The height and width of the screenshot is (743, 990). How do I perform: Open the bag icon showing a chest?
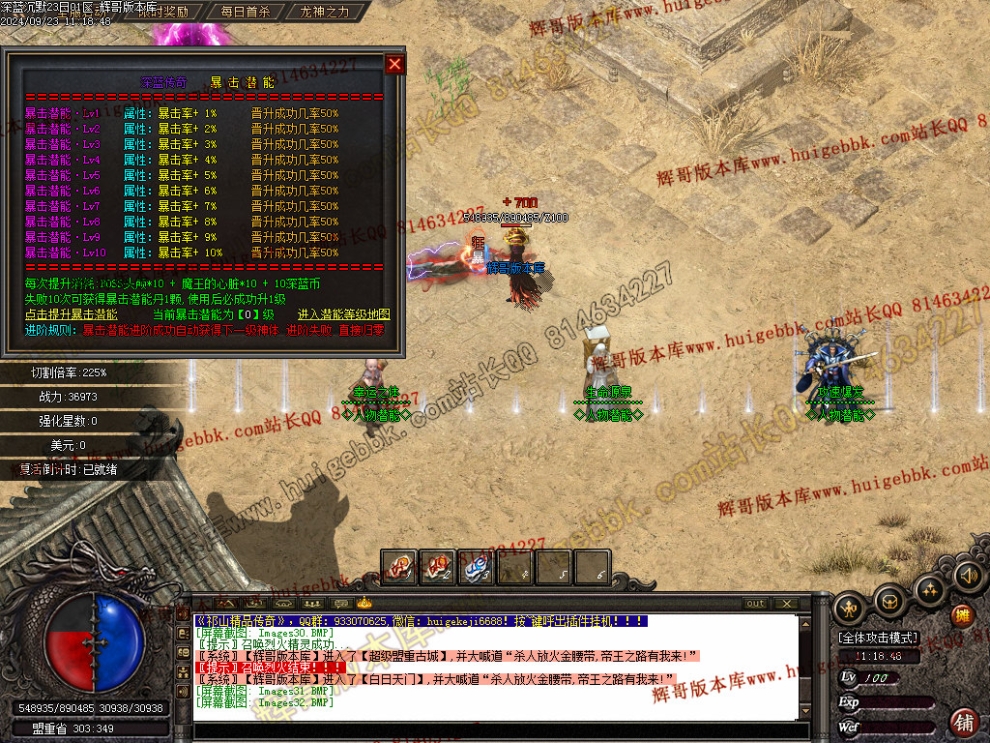tap(889, 600)
